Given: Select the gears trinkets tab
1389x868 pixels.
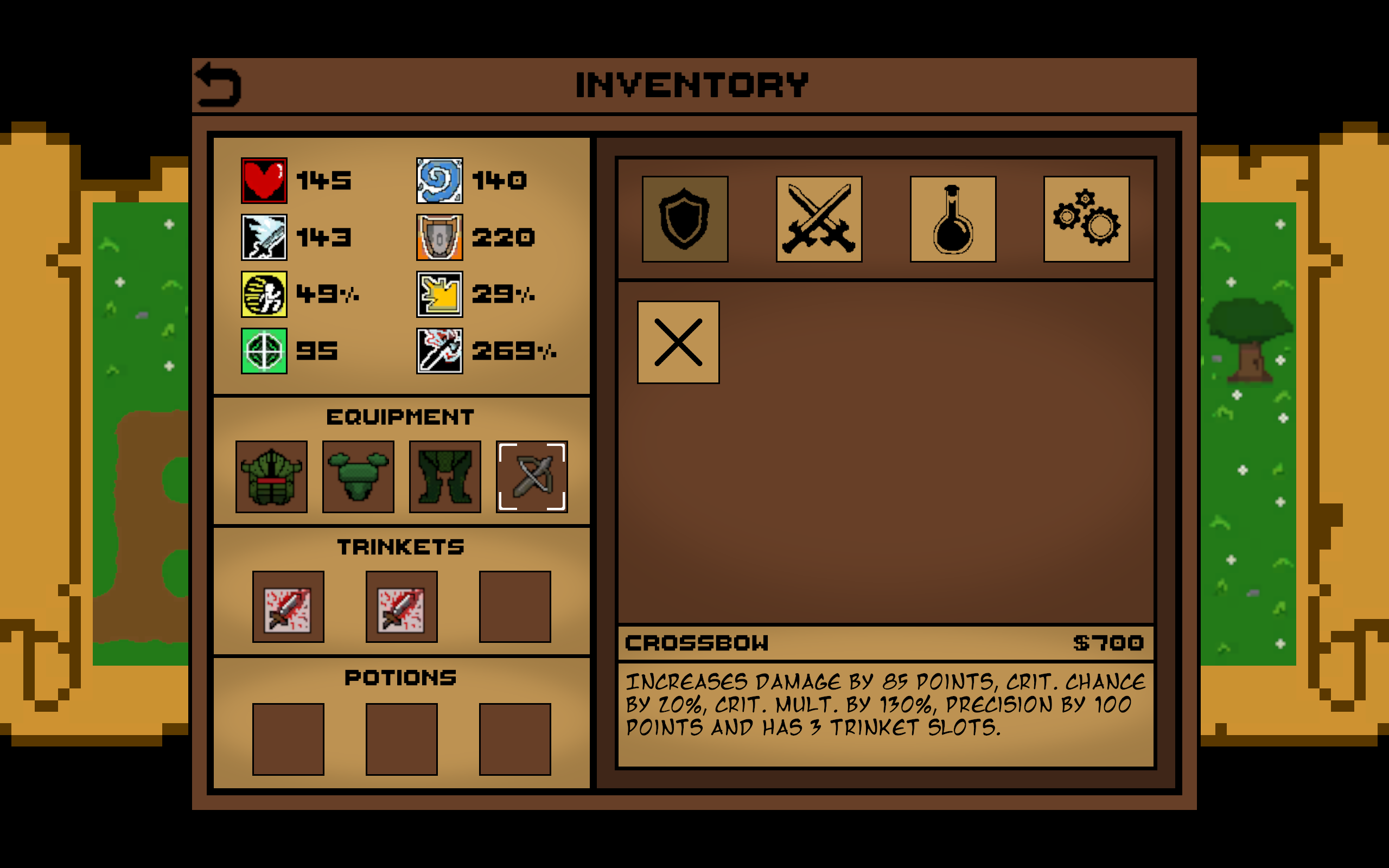Looking at the screenshot, I should [x=1087, y=219].
